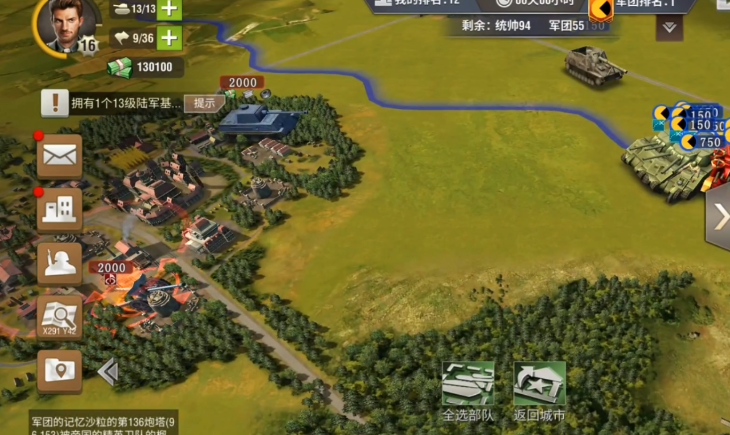
Task: Select all troops with 全选部队
Action: (468, 391)
